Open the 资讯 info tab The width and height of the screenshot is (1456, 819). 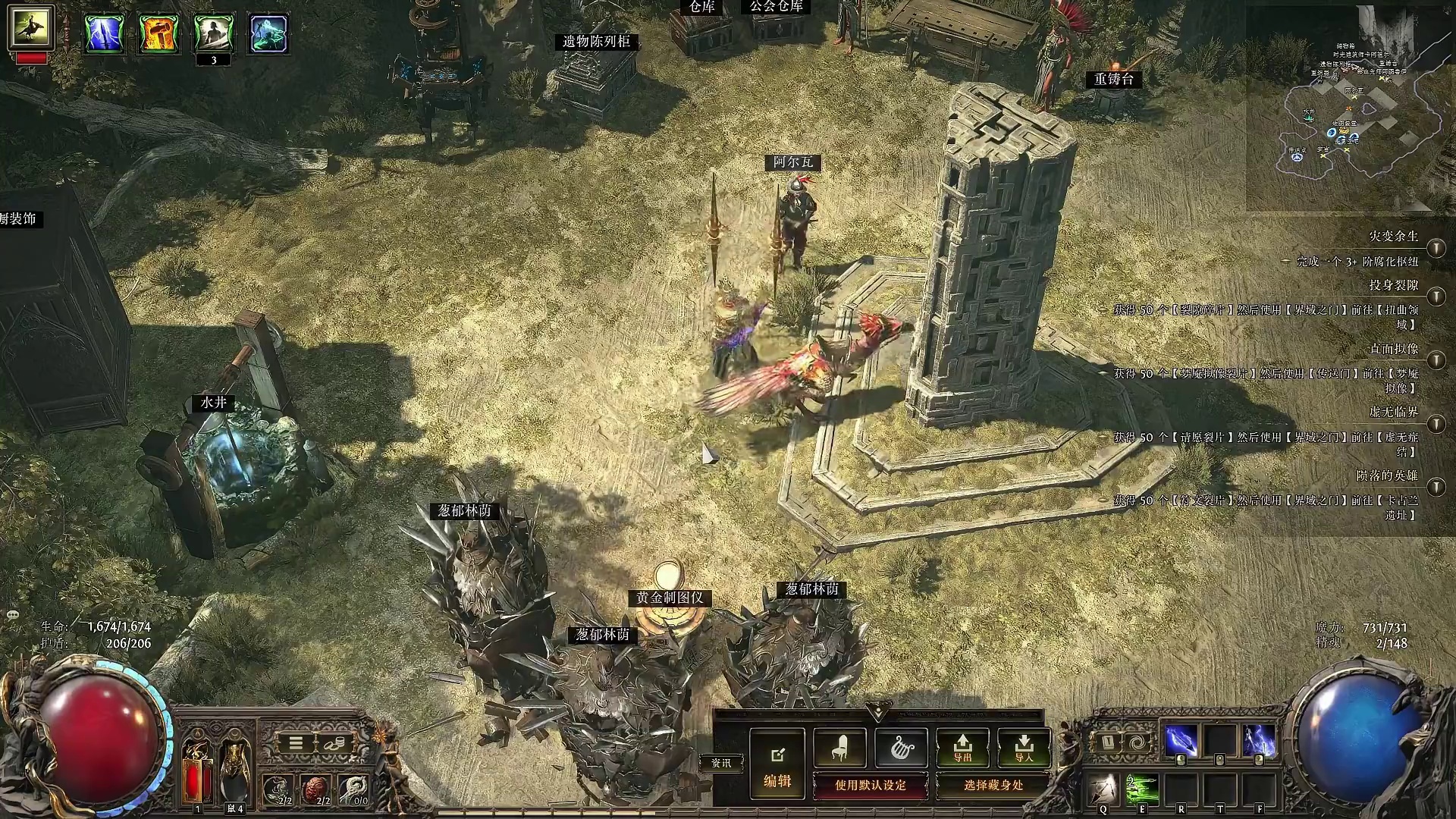click(x=721, y=763)
